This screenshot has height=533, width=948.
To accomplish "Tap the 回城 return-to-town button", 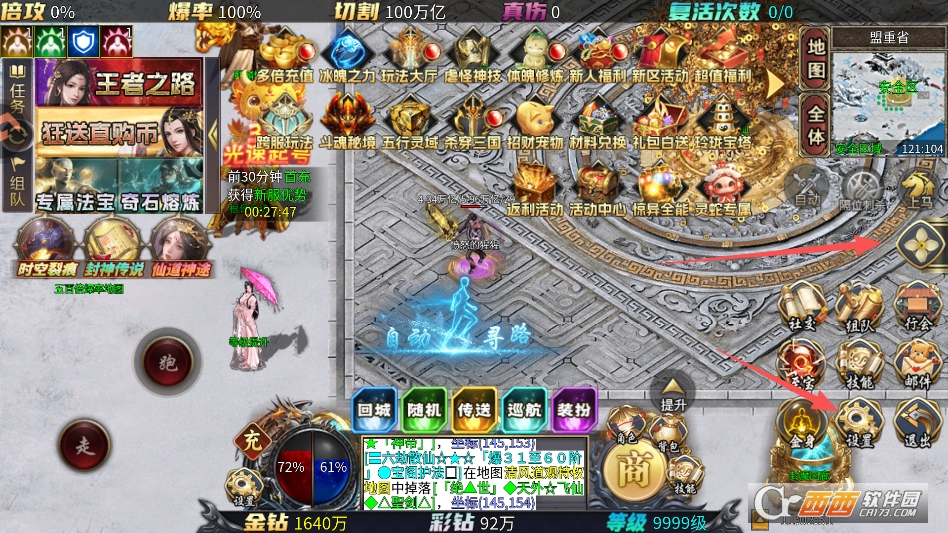I will pyautogui.click(x=373, y=411).
